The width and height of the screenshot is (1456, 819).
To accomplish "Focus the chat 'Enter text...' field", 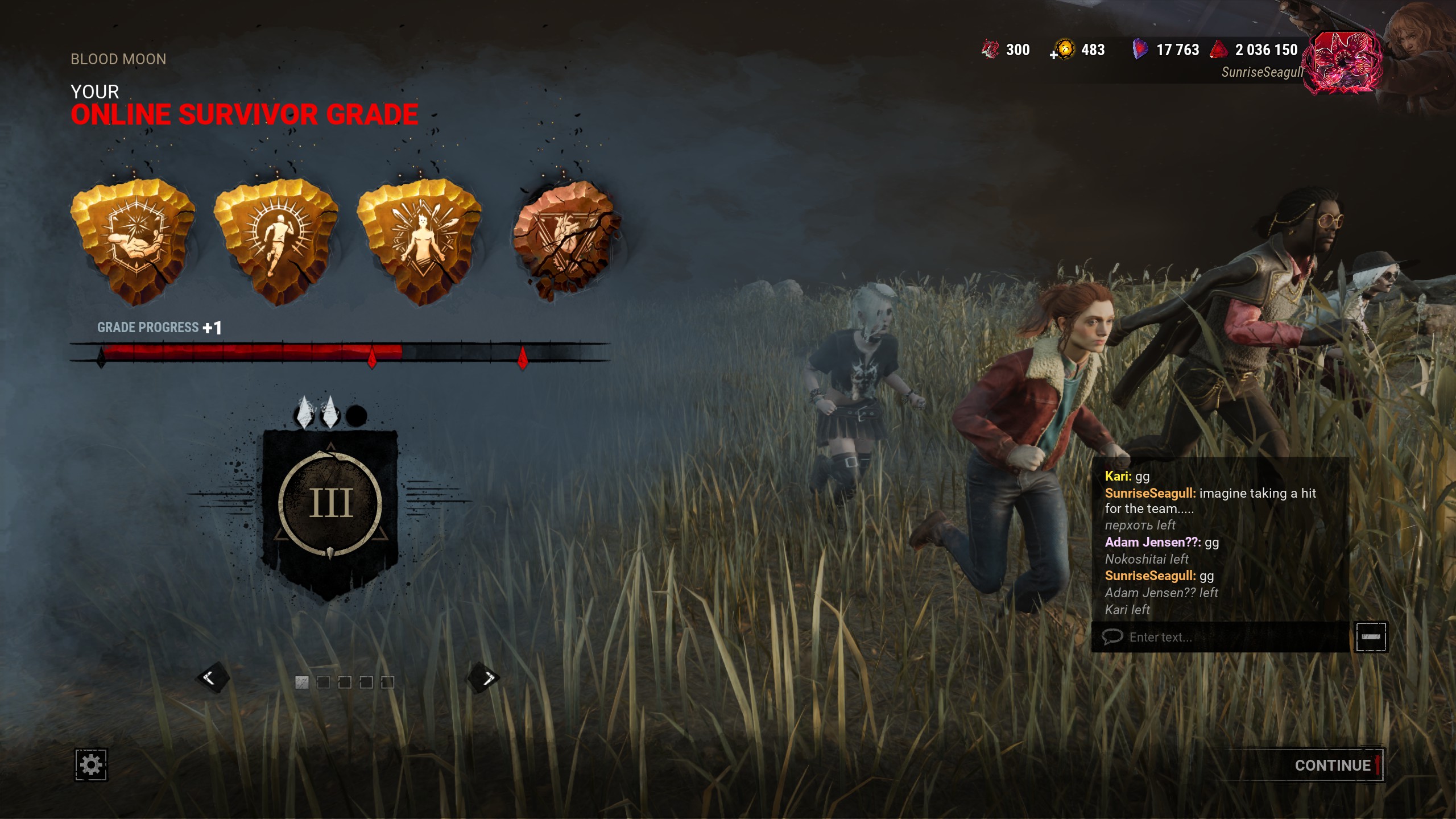I will (x=1223, y=637).
